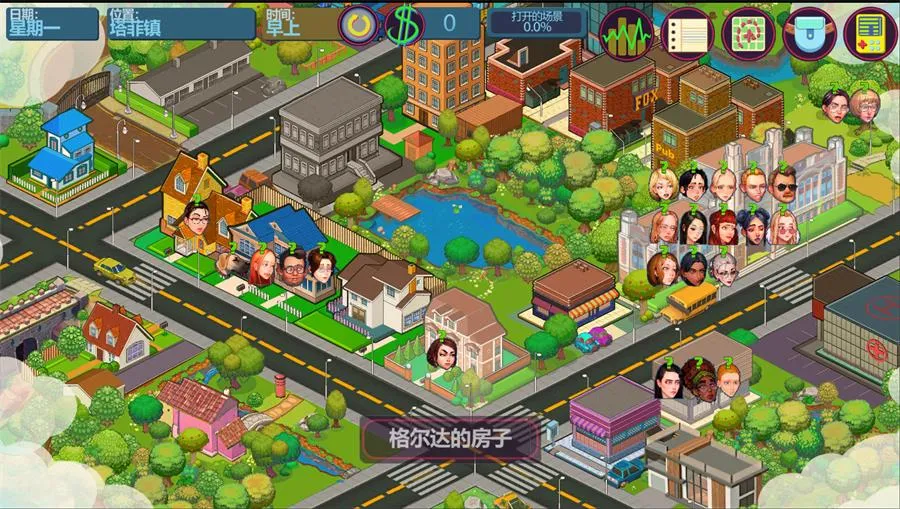Click the yellow circular arrow time-skip icon

click(x=357, y=24)
